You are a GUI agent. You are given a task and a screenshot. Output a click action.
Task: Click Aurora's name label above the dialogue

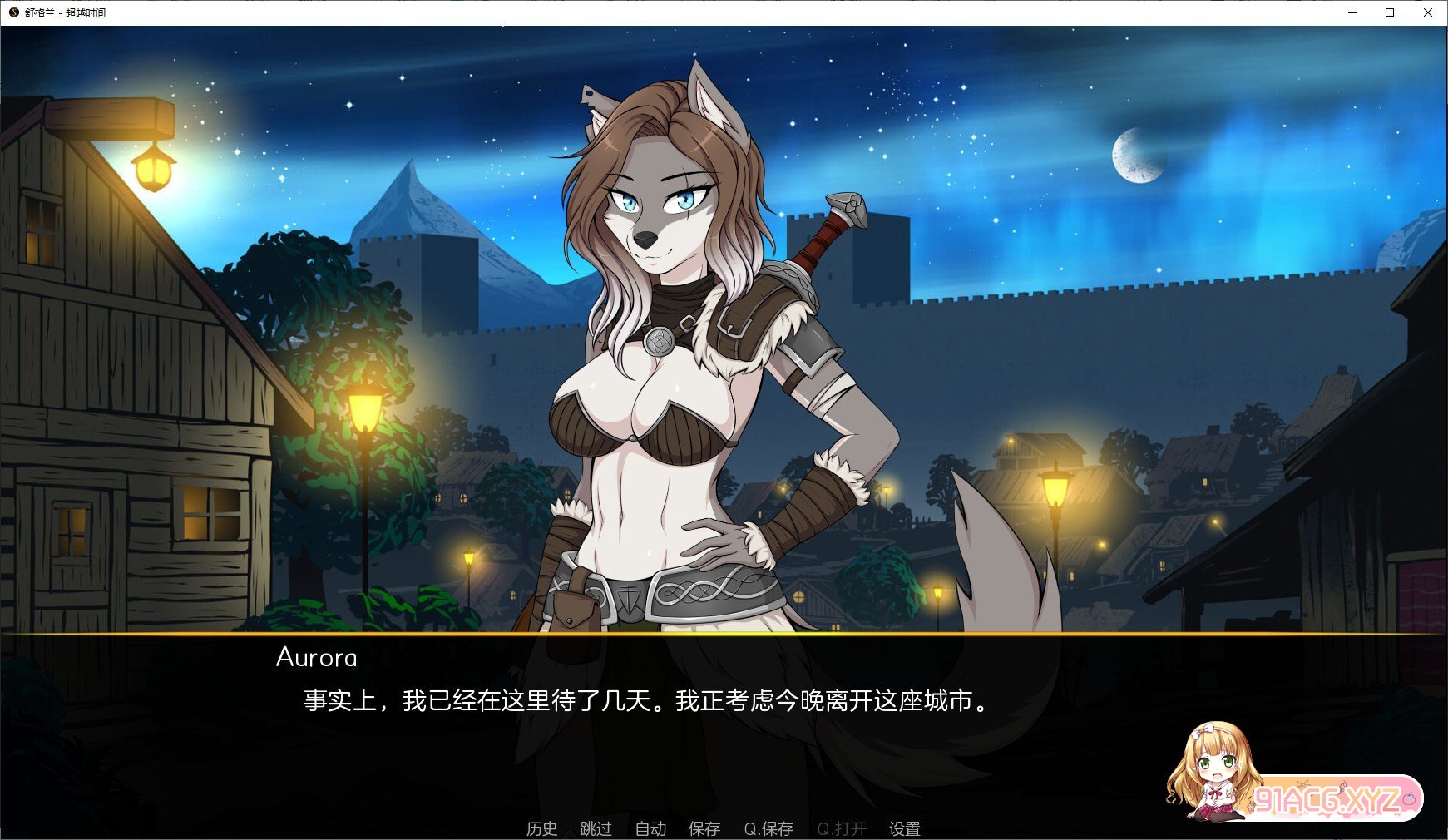[316, 658]
